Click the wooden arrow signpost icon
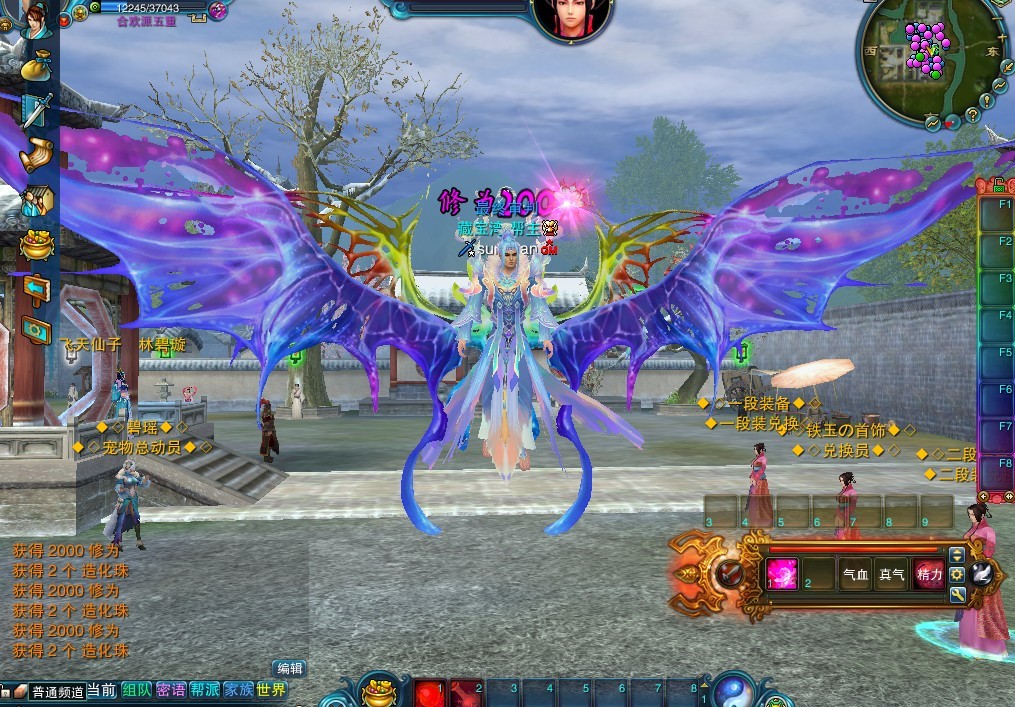 click(36, 289)
